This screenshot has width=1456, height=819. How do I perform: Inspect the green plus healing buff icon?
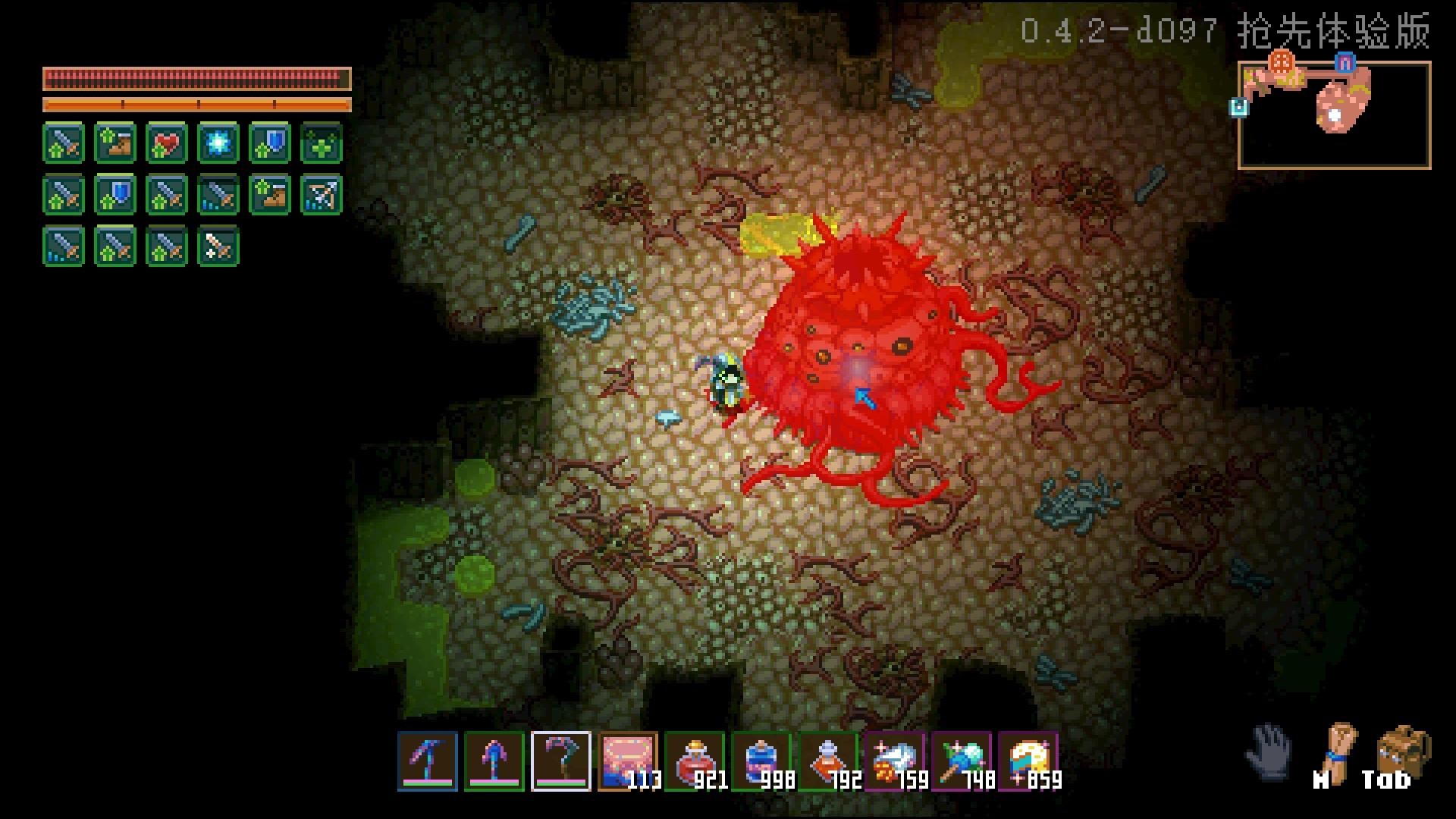(x=322, y=143)
